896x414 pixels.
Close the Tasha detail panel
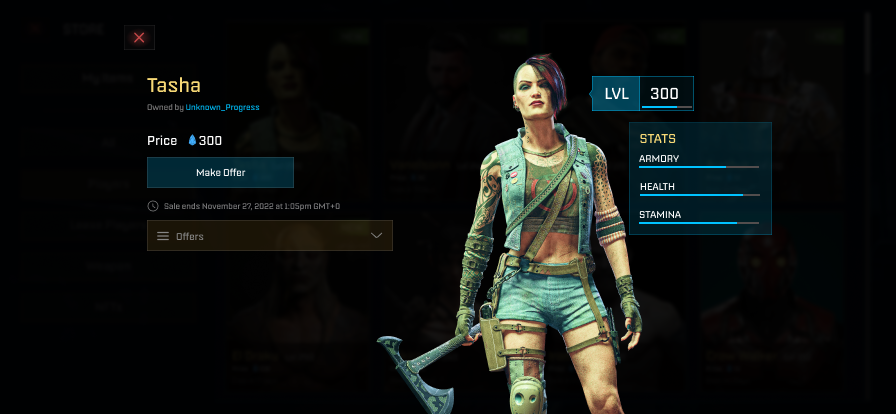point(139,38)
